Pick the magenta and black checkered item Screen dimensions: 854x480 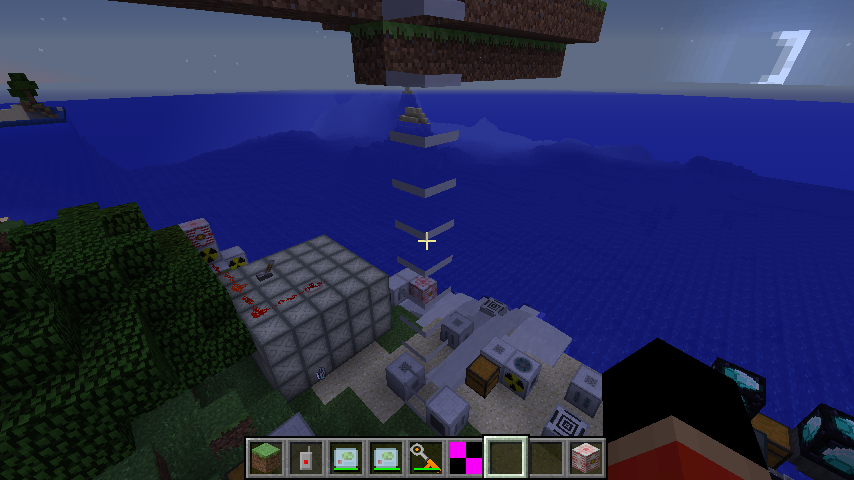[x=466, y=457]
